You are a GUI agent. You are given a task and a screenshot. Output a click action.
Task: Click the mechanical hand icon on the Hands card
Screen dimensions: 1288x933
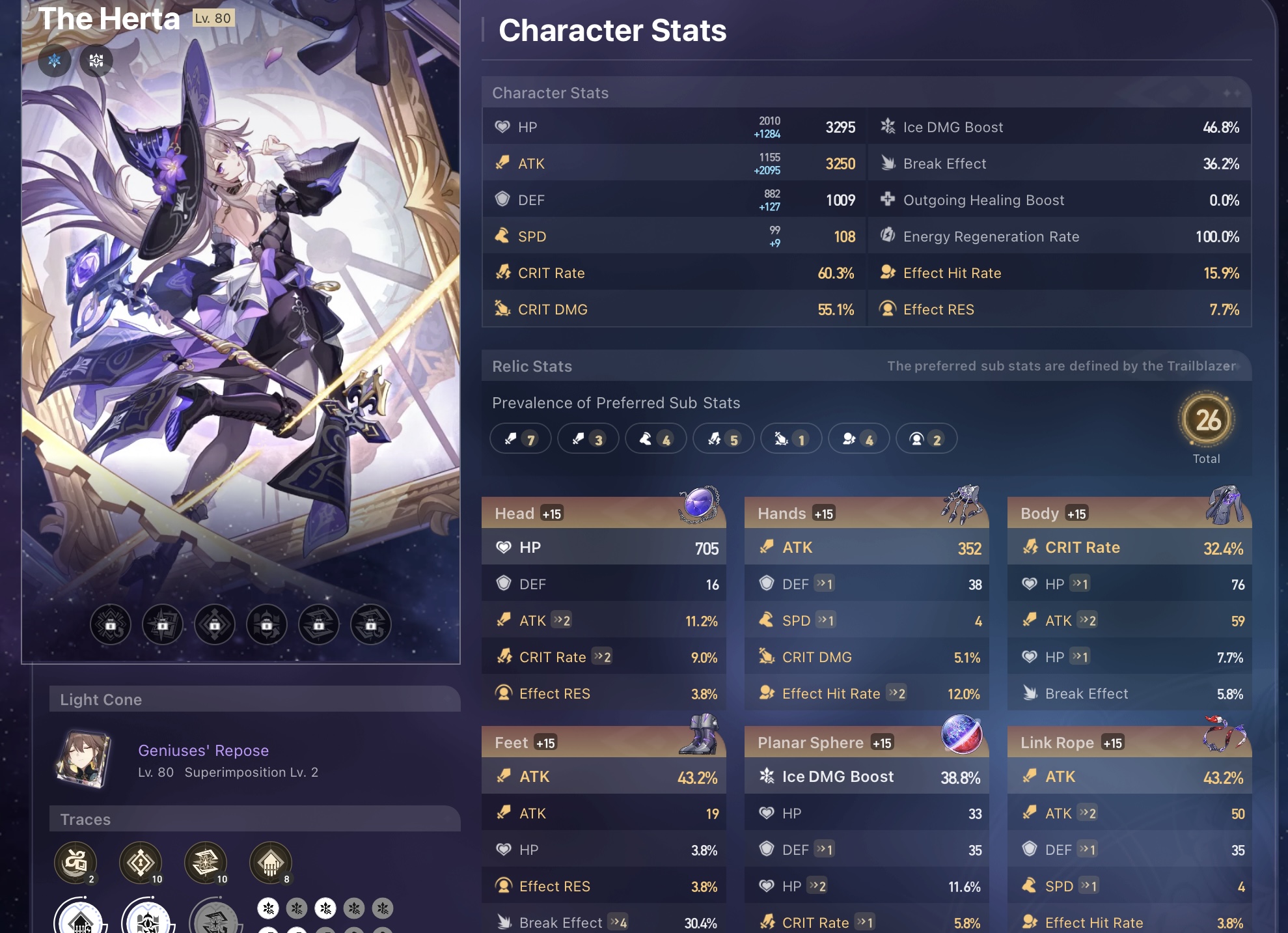(962, 505)
